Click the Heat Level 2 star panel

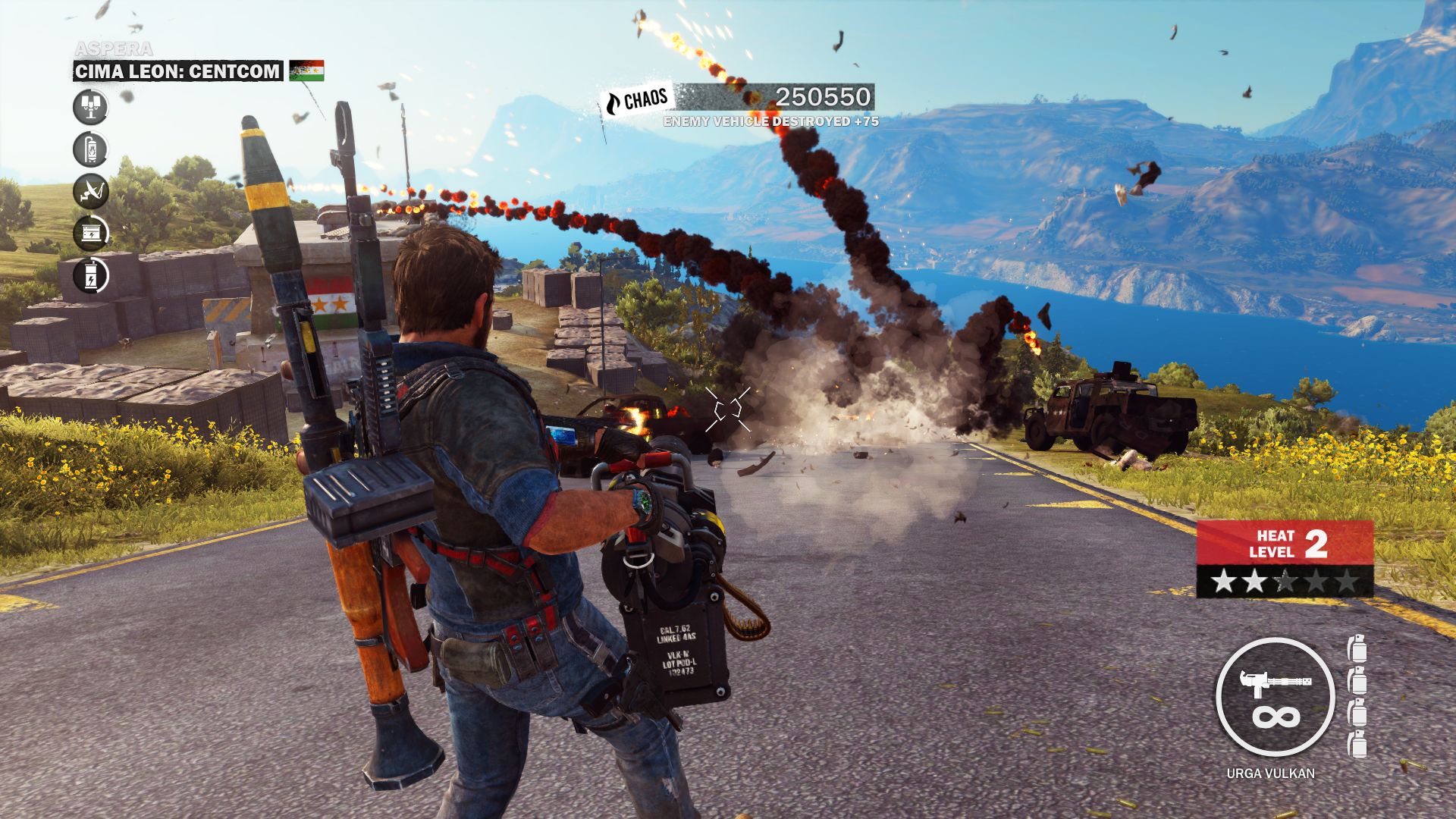(x=1285, y=582)
